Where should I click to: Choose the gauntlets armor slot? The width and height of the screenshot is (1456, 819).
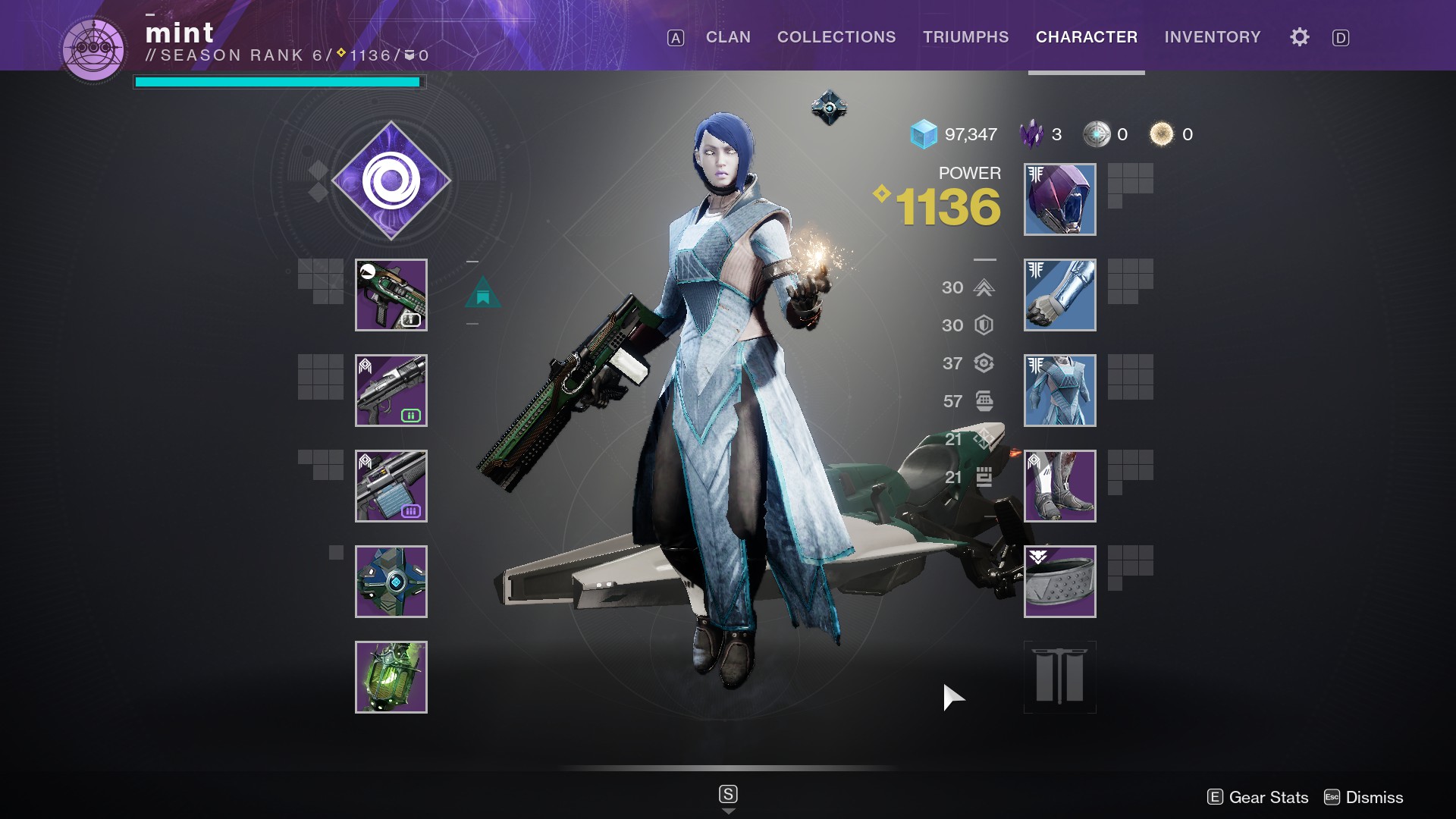1059,295
